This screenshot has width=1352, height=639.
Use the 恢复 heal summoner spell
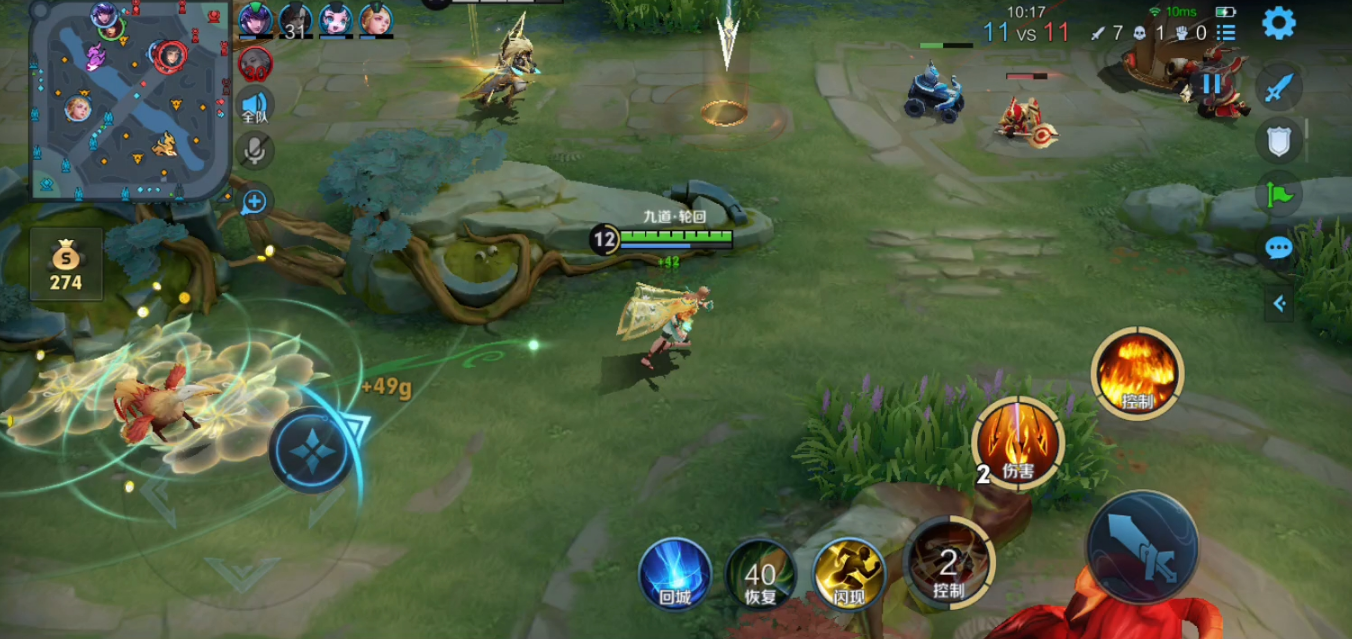[761, 574]
